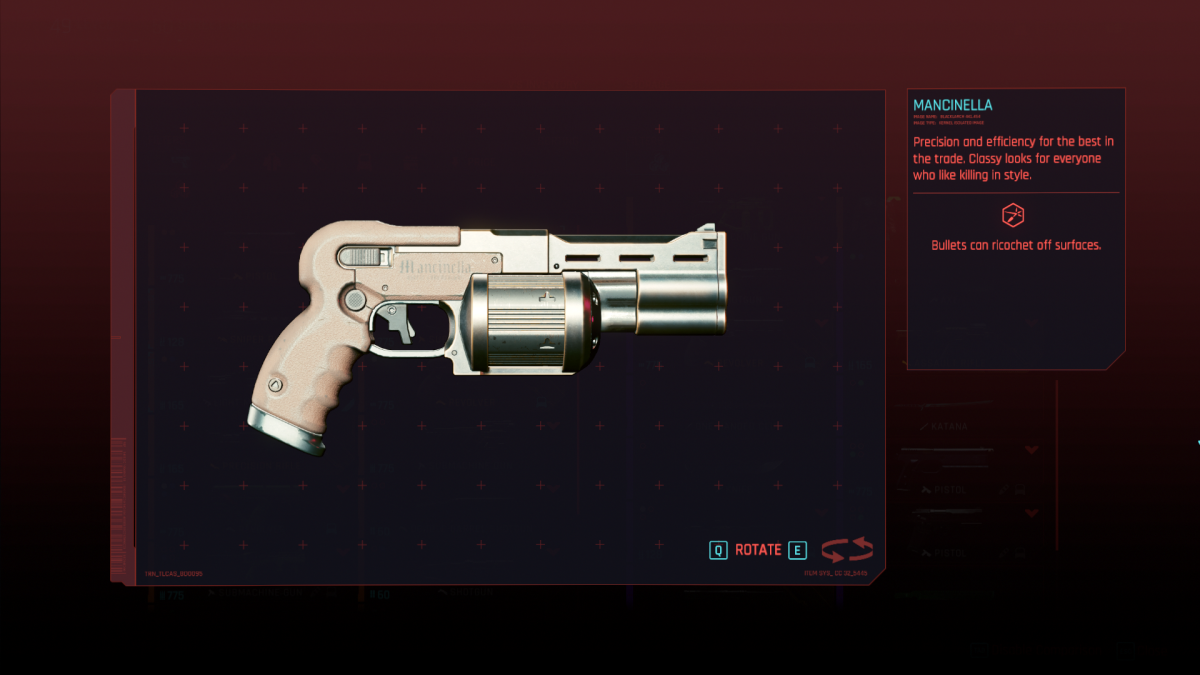
Task: Click the red rotate arrows icon
Action: (x=847, y=550)
